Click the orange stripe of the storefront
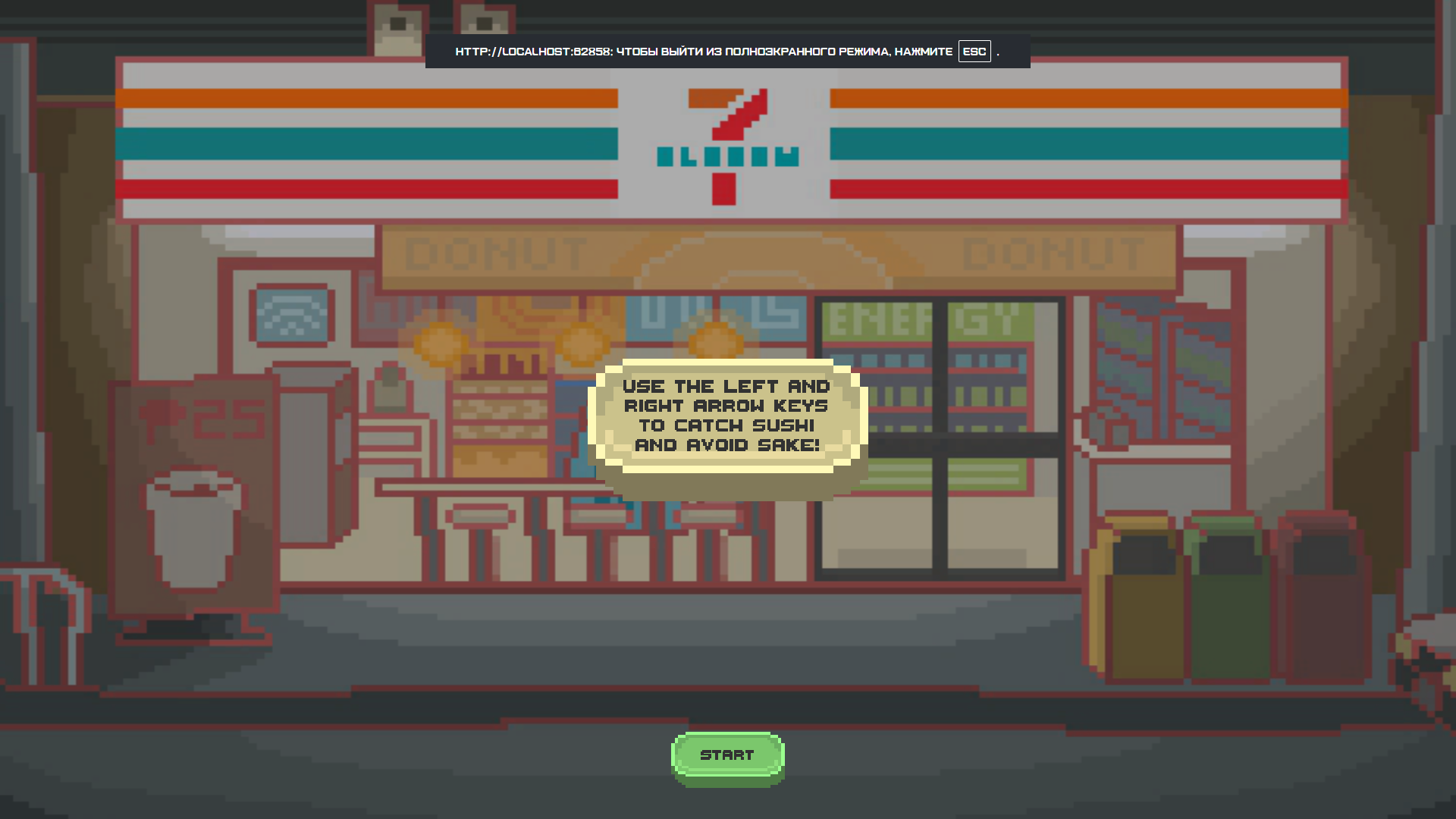 point(364,96)
